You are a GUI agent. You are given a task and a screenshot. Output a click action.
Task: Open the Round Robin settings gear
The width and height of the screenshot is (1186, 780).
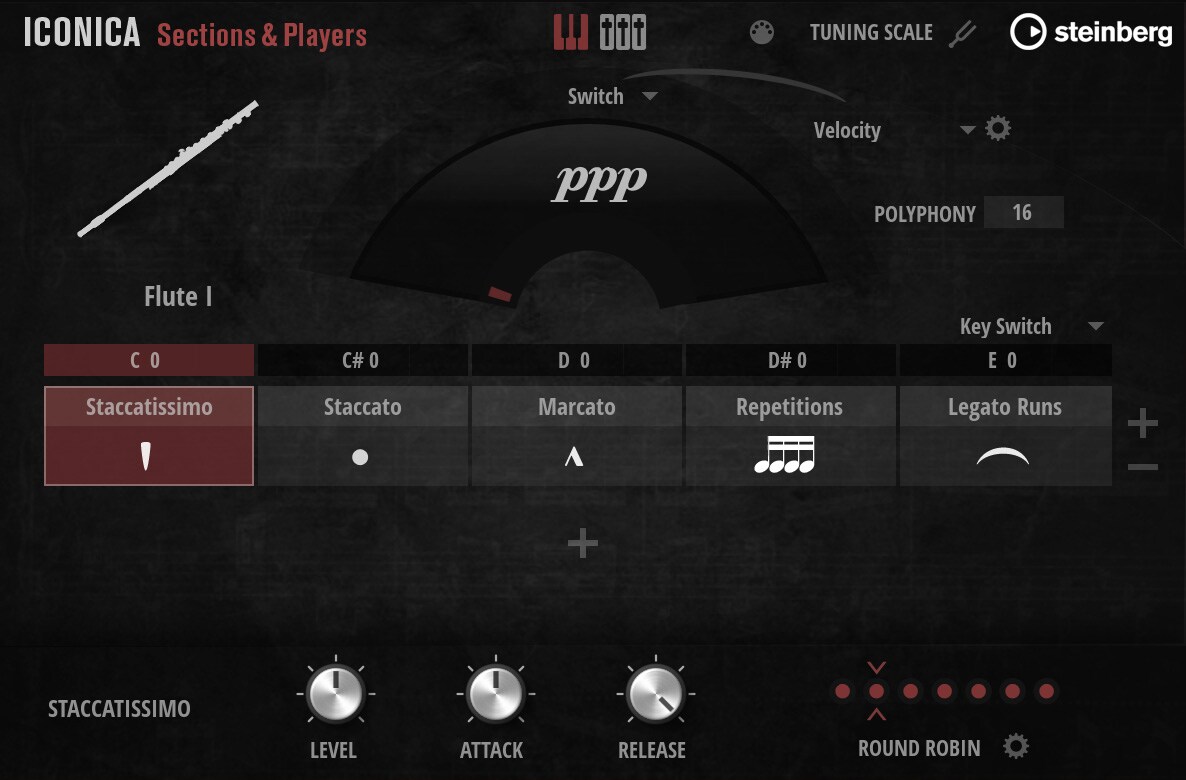click(x=1016, y=747)
